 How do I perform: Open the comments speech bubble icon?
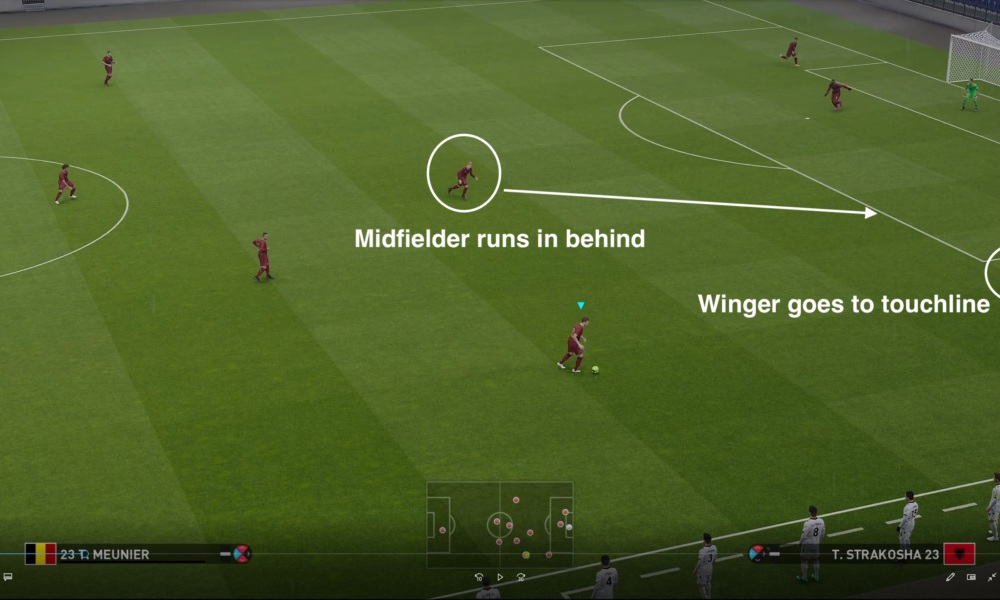point(7,577)
